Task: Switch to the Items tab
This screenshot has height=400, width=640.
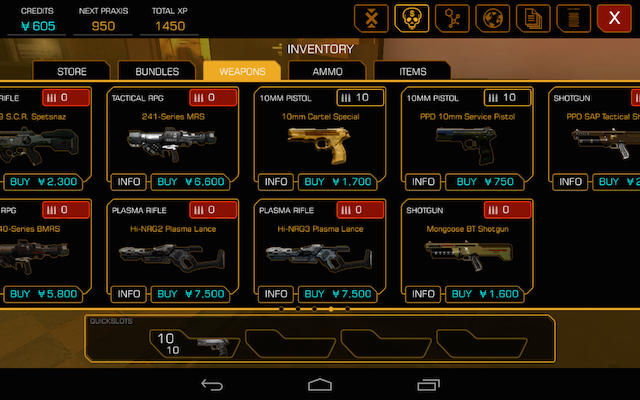Action: (412, 71)
